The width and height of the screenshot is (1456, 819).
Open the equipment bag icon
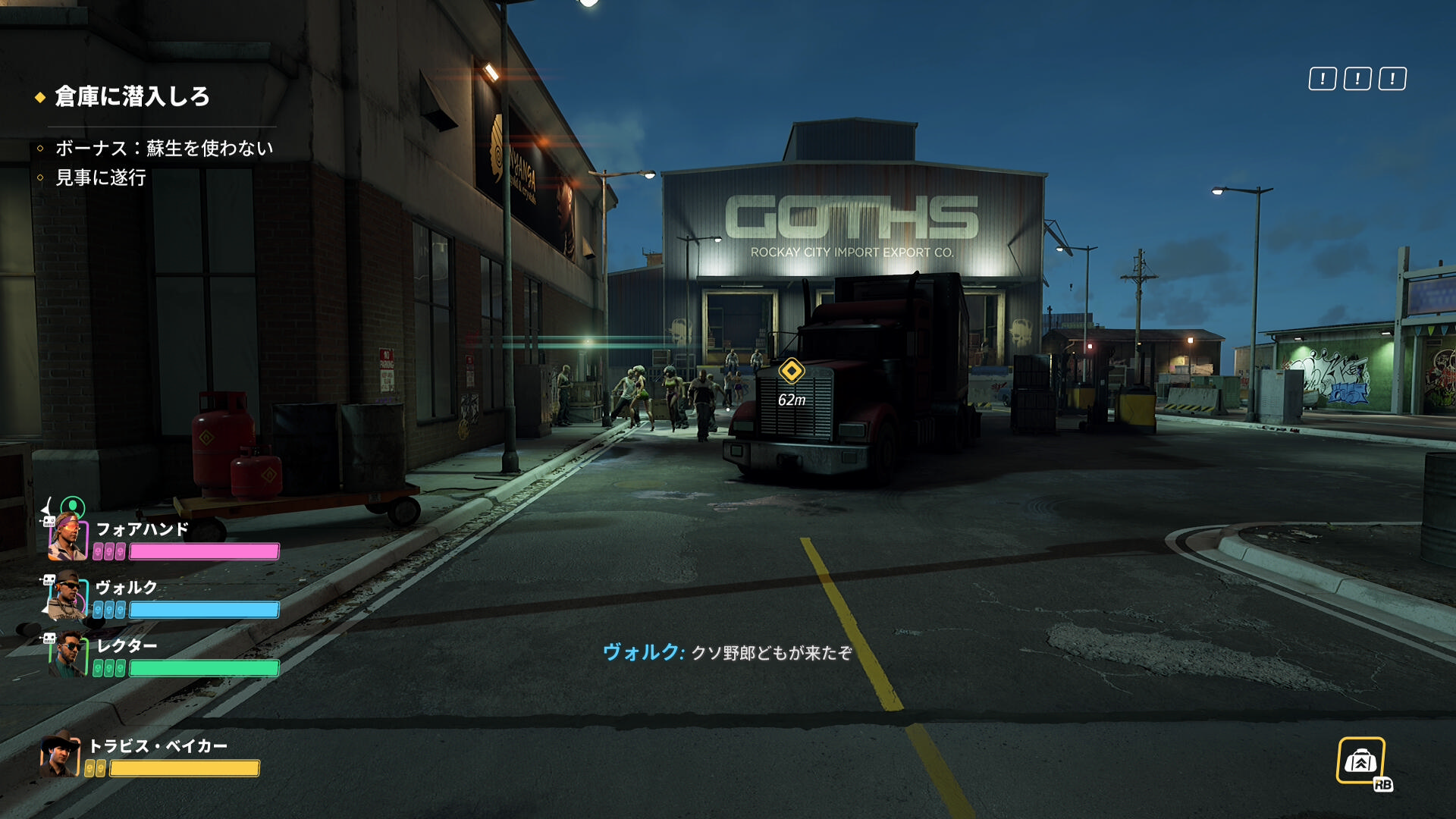(x=1360, y=761)
